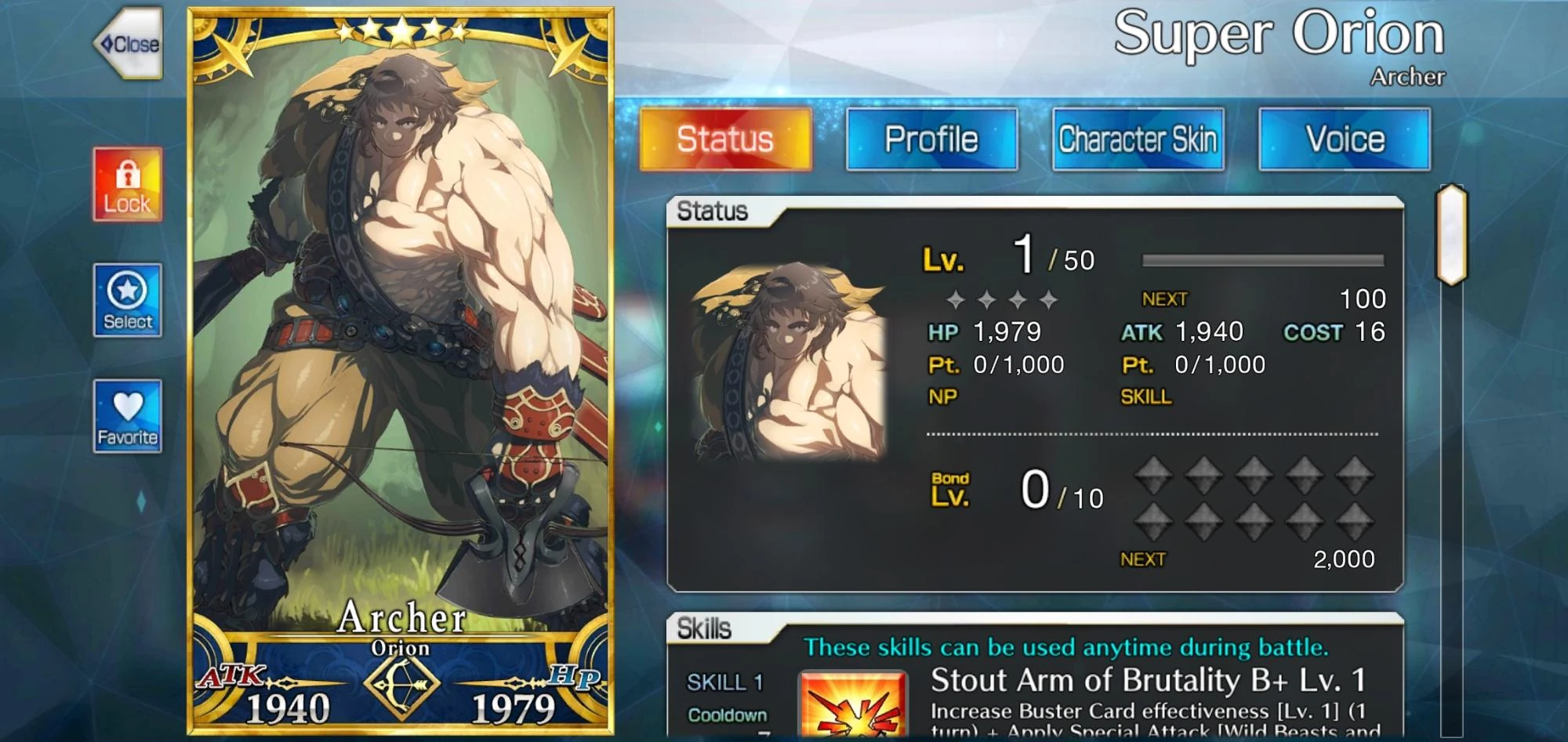
Task: Select the Voice tab
Action: pyautogui.click(x=1345, y=139)
